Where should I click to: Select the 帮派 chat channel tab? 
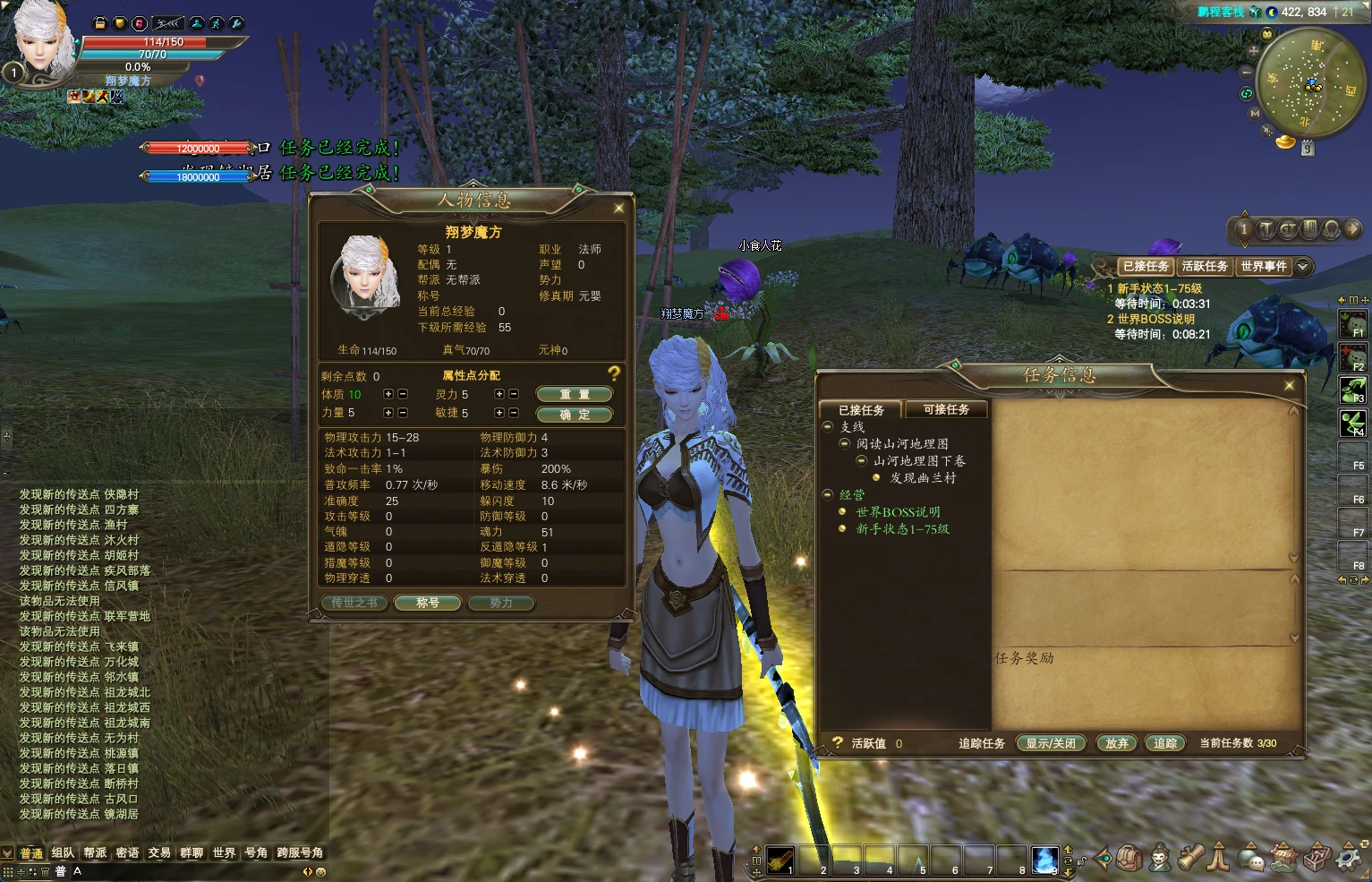(x=95, y=852)
